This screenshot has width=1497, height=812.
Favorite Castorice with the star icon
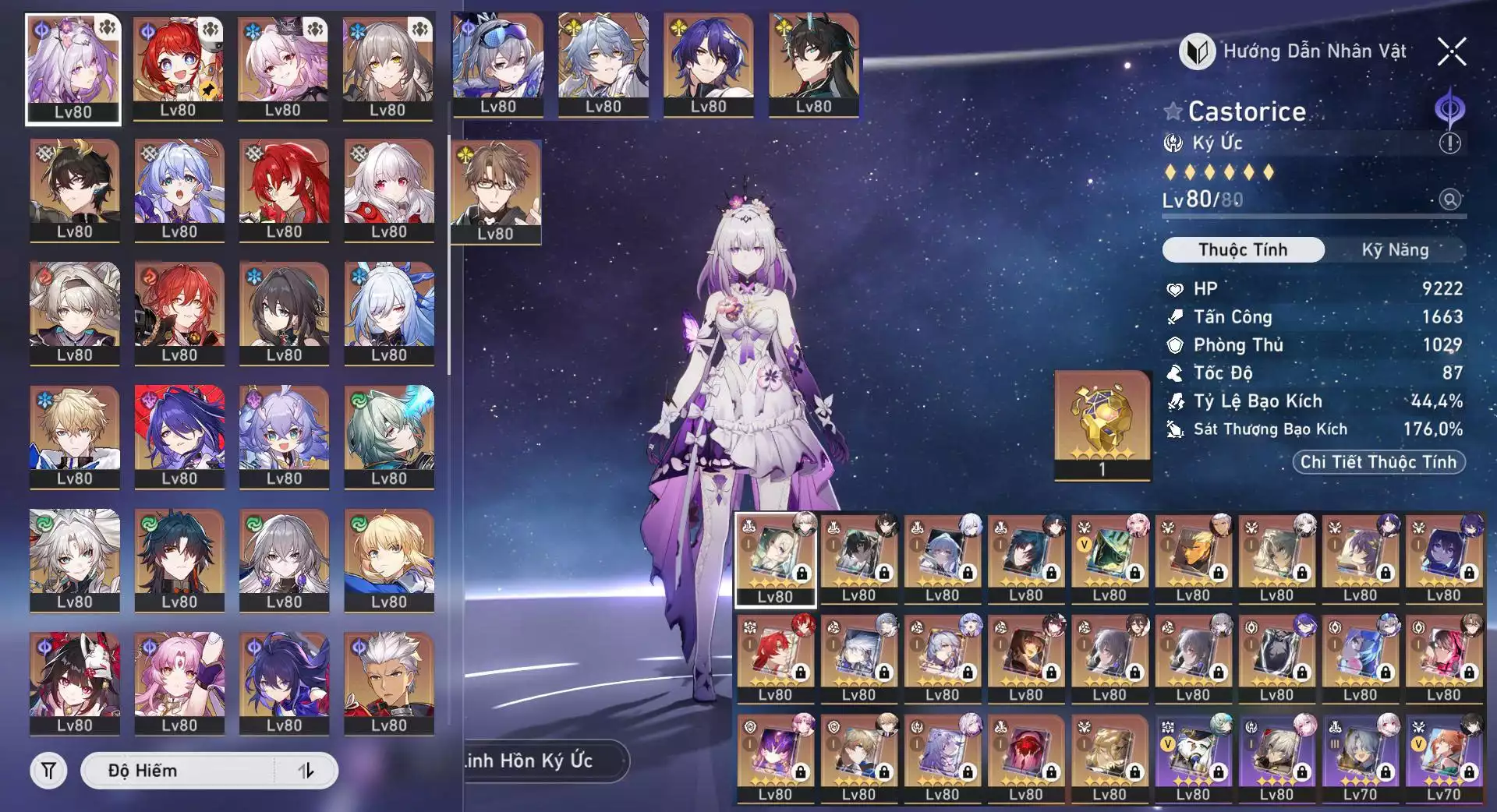(1173, 111)
